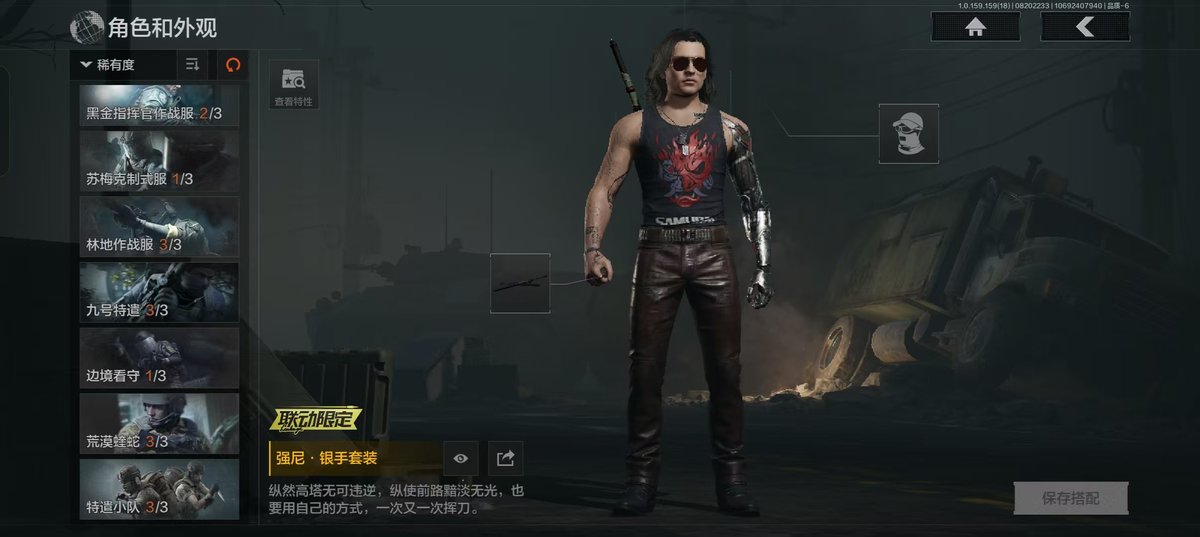Select the 特遣小队 outfit
Viewport: 1200px width, 537px height.
click(159, 489)
